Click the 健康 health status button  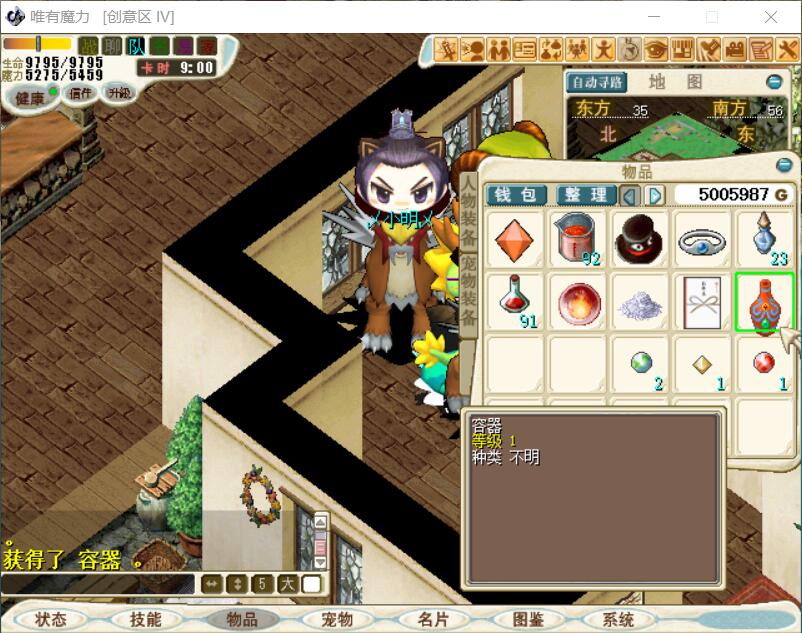[30, 97]
